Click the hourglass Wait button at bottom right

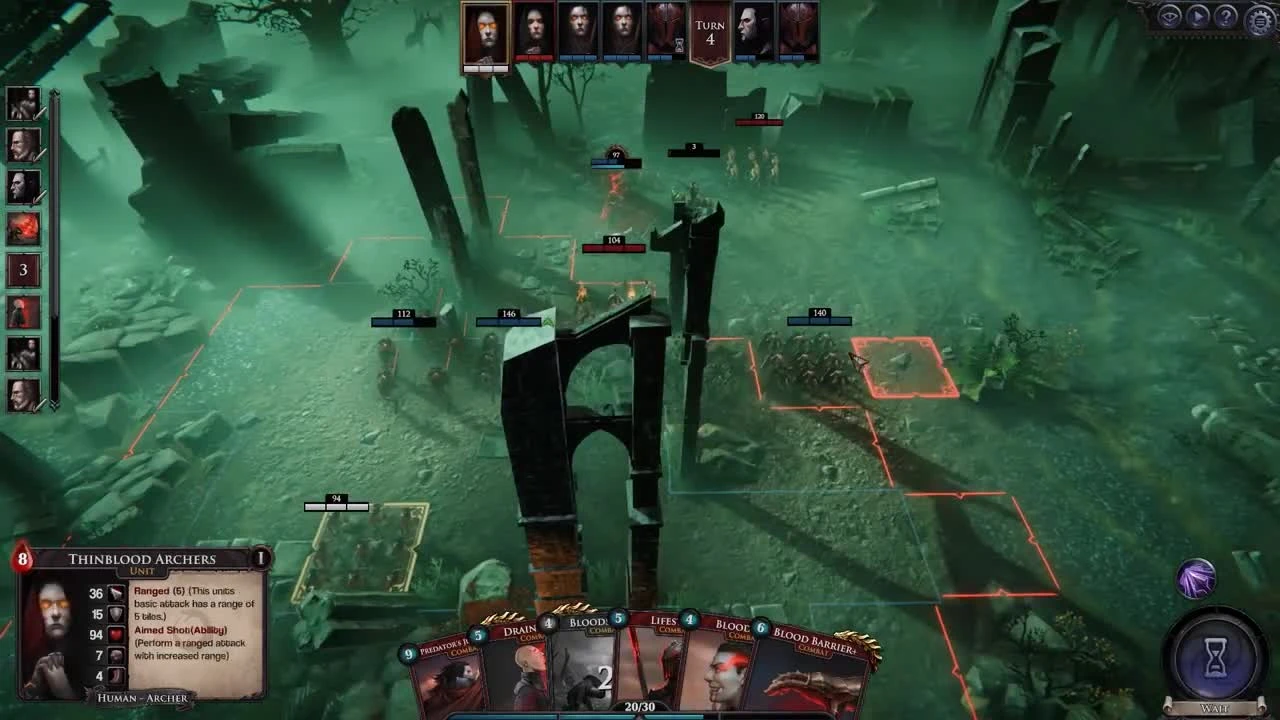coord(1214,658)
